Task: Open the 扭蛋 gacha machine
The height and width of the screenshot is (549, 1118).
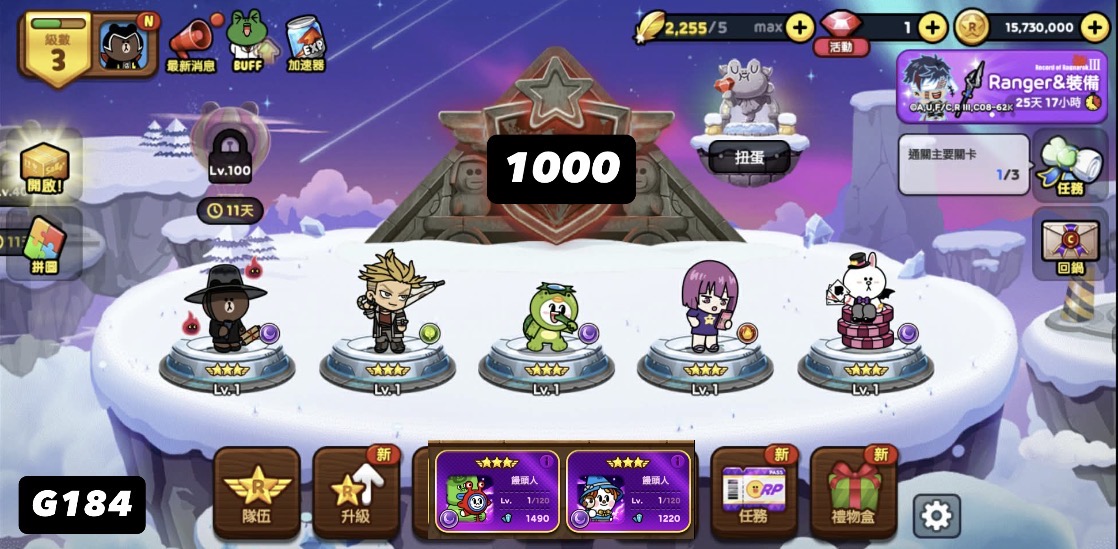Action: pos(748,130)
